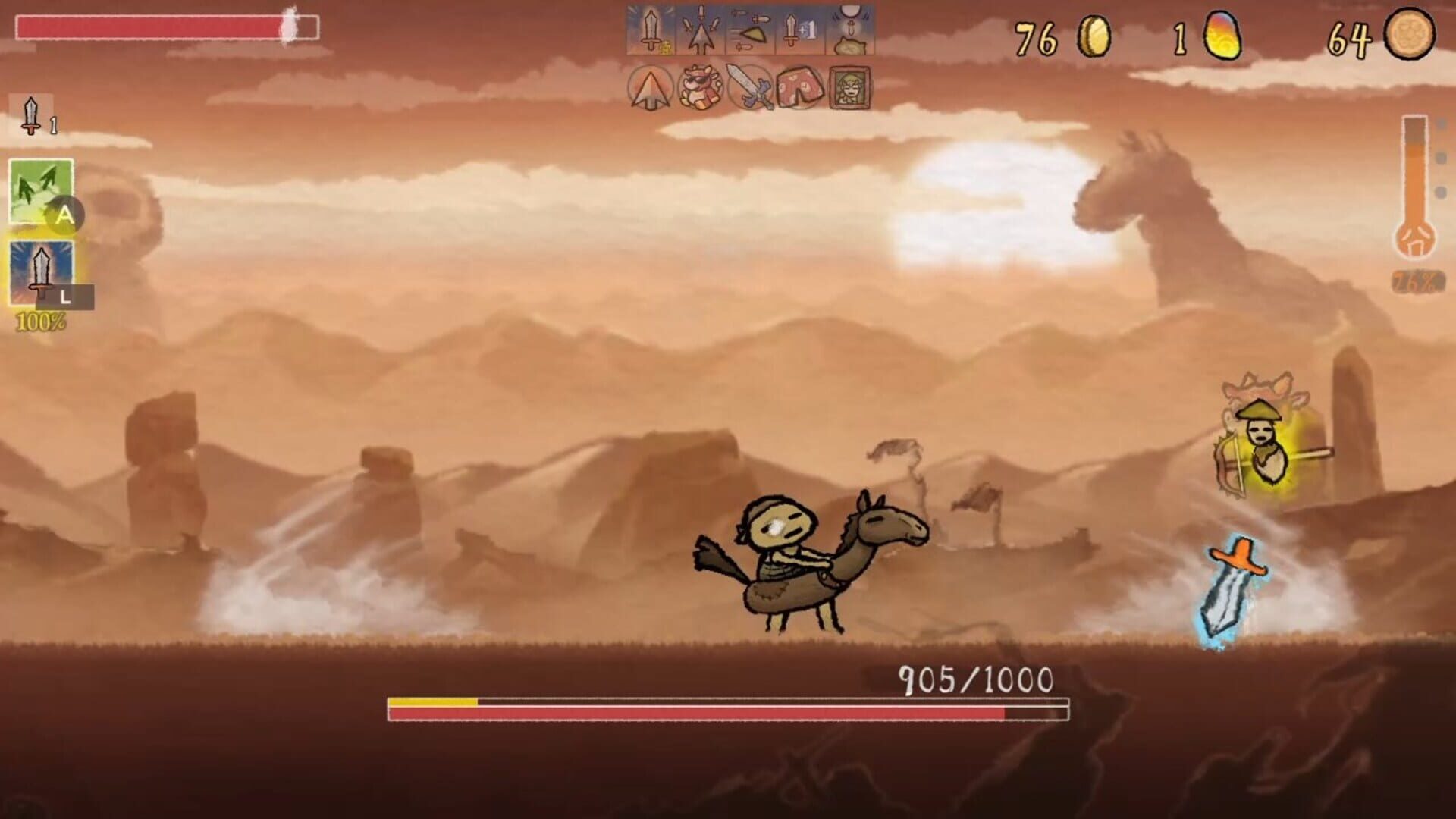
Task: Click the sword counter icon below health bar
Action: [29, 112]
